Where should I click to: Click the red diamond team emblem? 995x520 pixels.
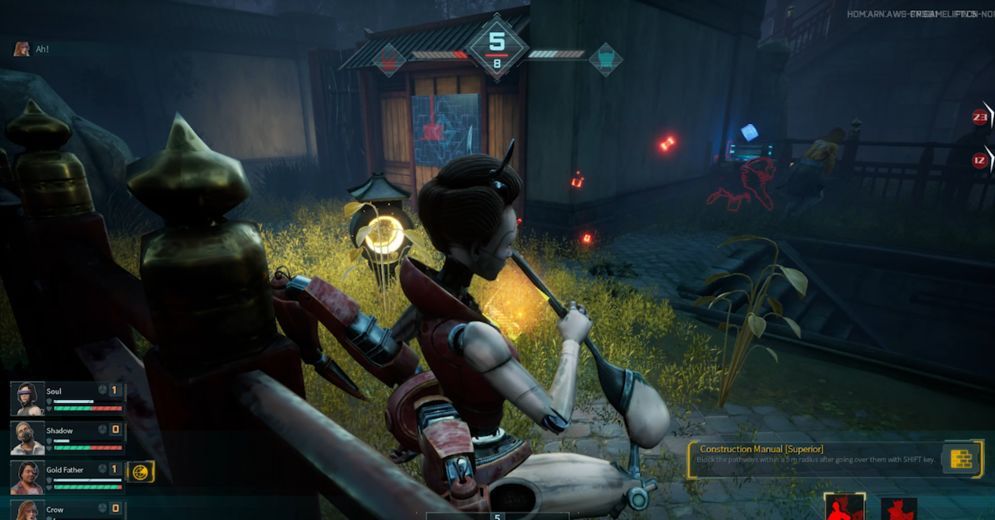click(389, 59)
